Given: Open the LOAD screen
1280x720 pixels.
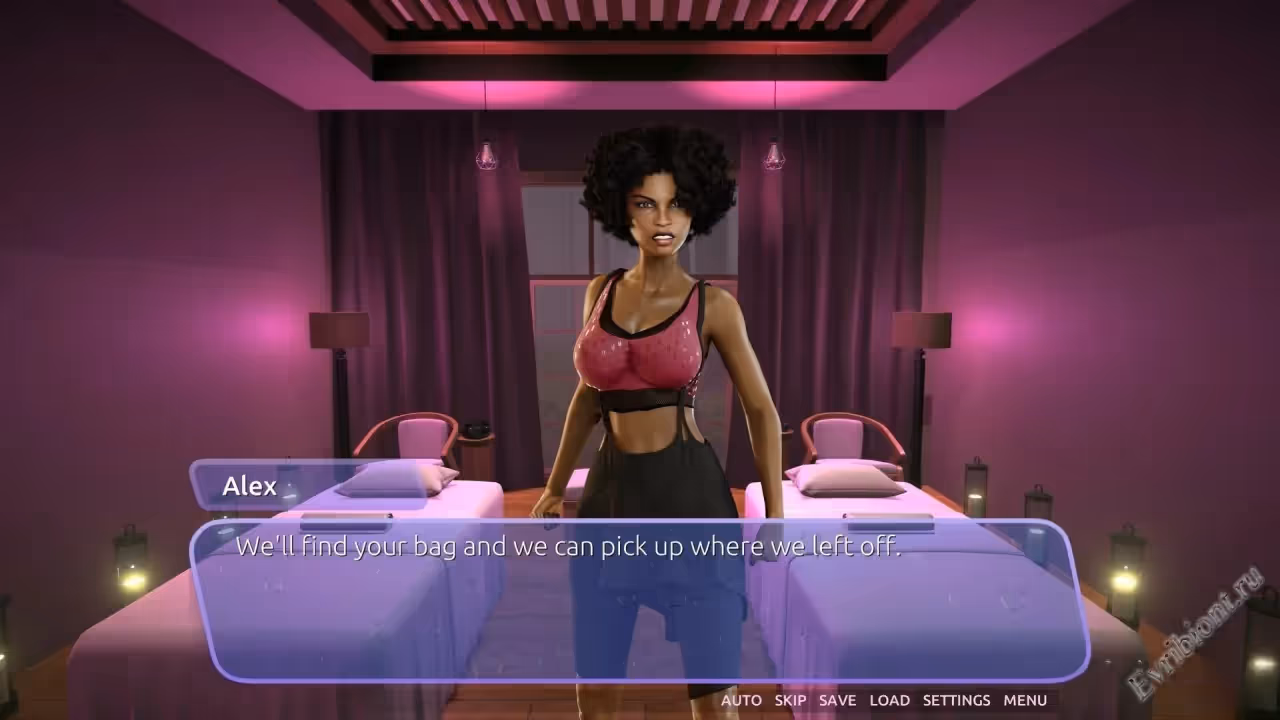Looking at the screenshot, I should click(889, 700).
